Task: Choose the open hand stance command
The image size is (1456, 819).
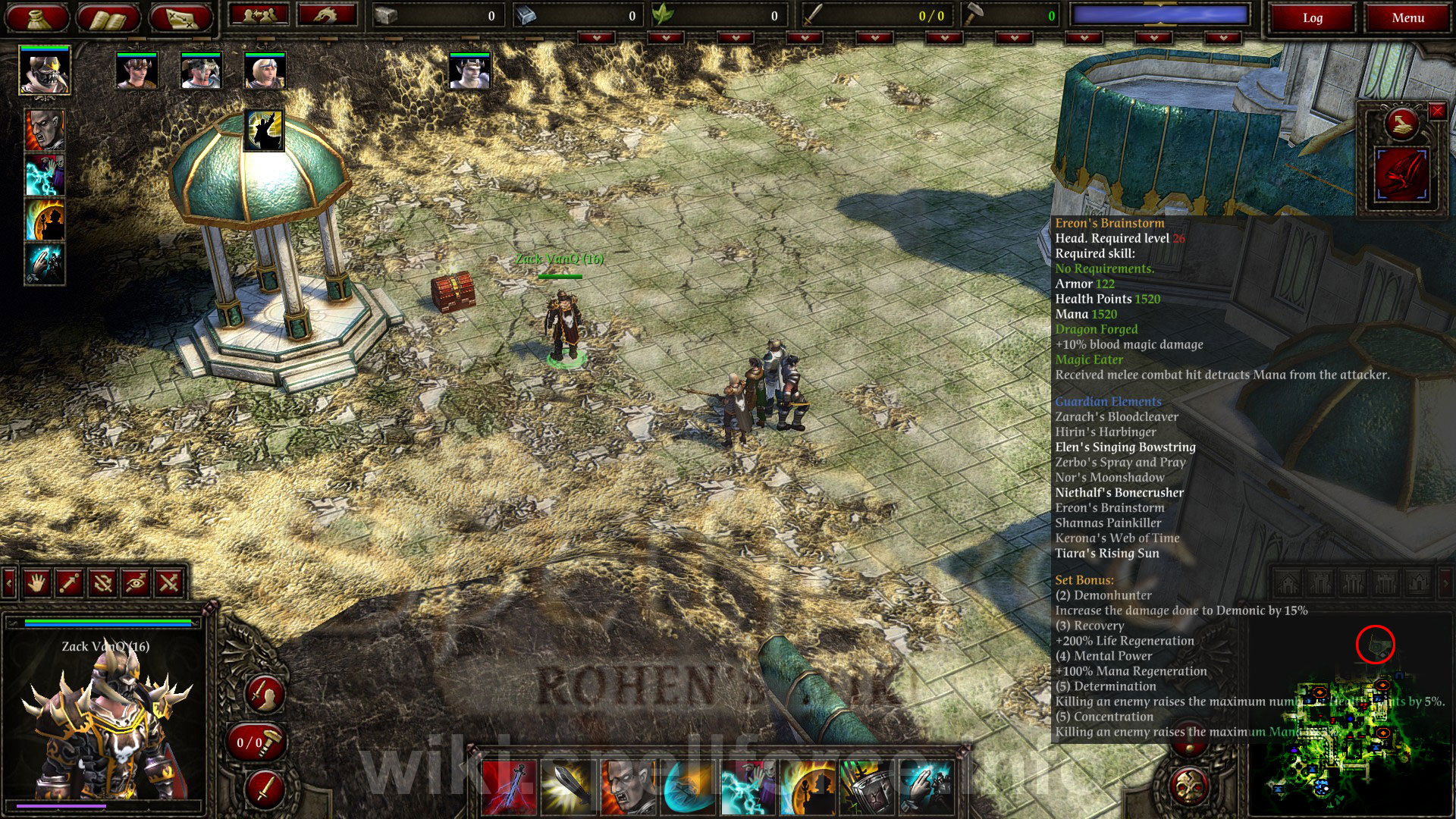Action: coord(36,582)
